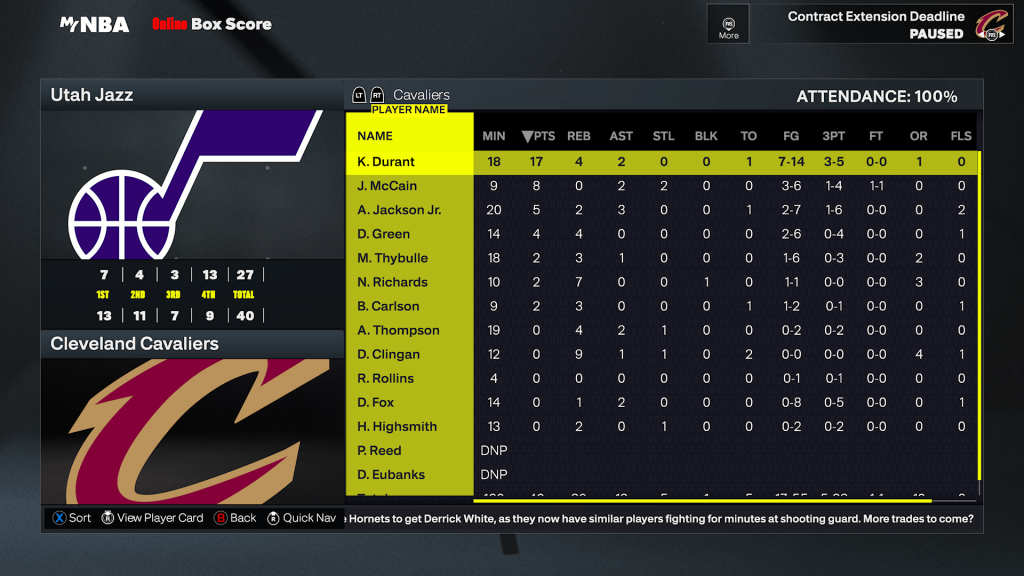Select R. Rollins' row

385,378
